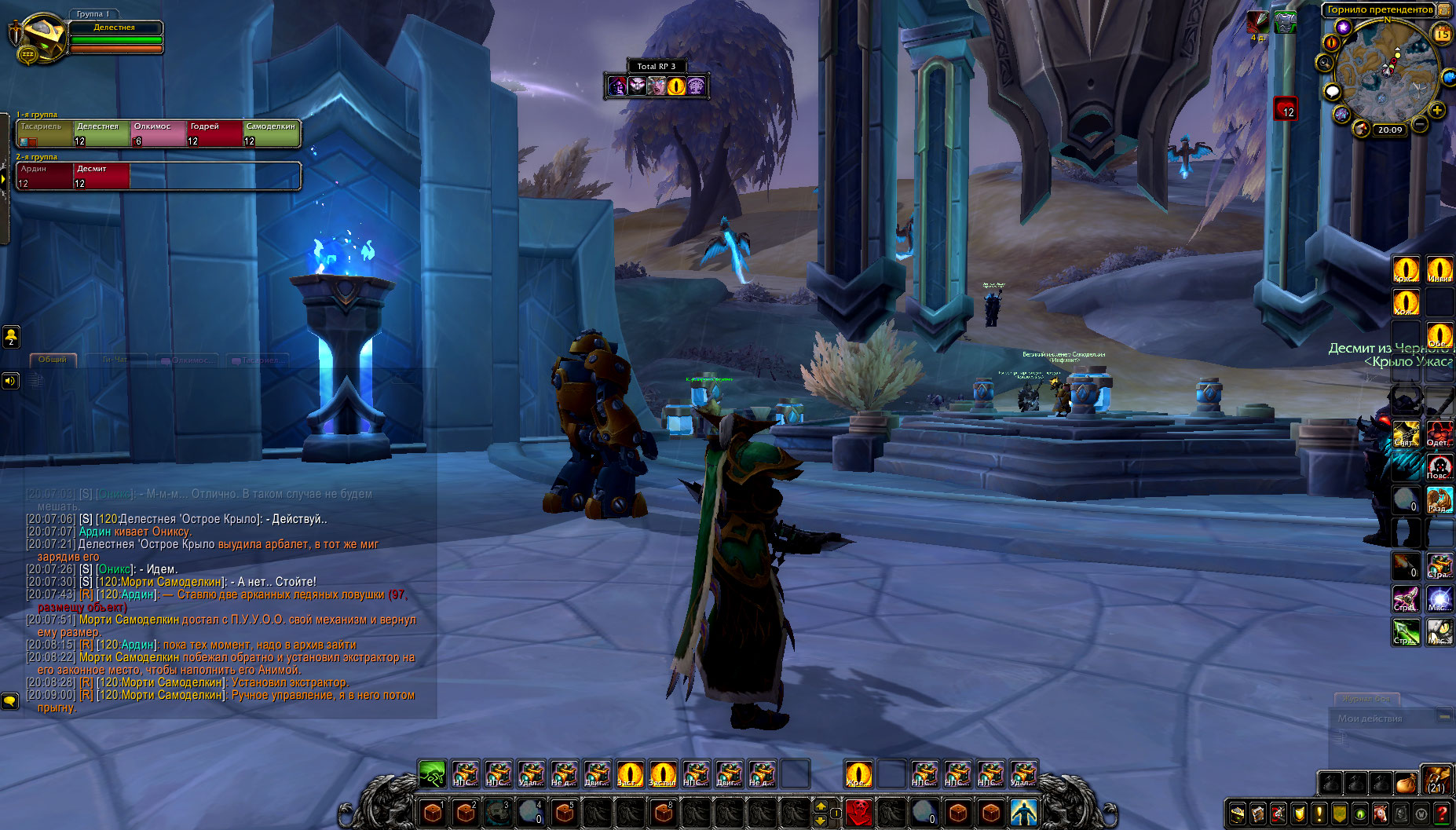Select Олкимос in the raid frame
This screenshot has width=1456, height=830.
[x=159, y=133]
